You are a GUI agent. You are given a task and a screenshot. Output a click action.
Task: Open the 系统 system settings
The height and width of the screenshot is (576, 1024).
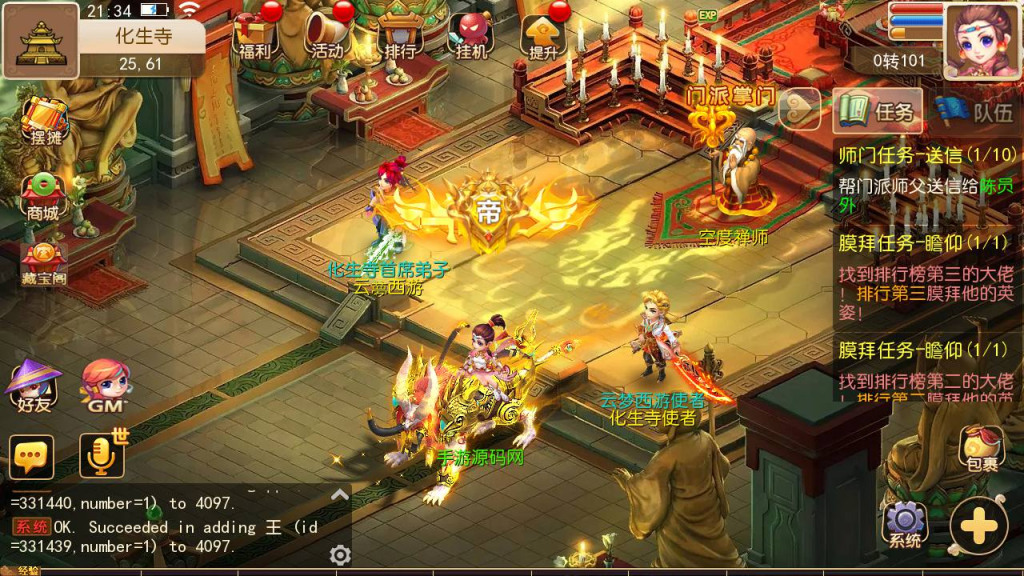(904, 524)
